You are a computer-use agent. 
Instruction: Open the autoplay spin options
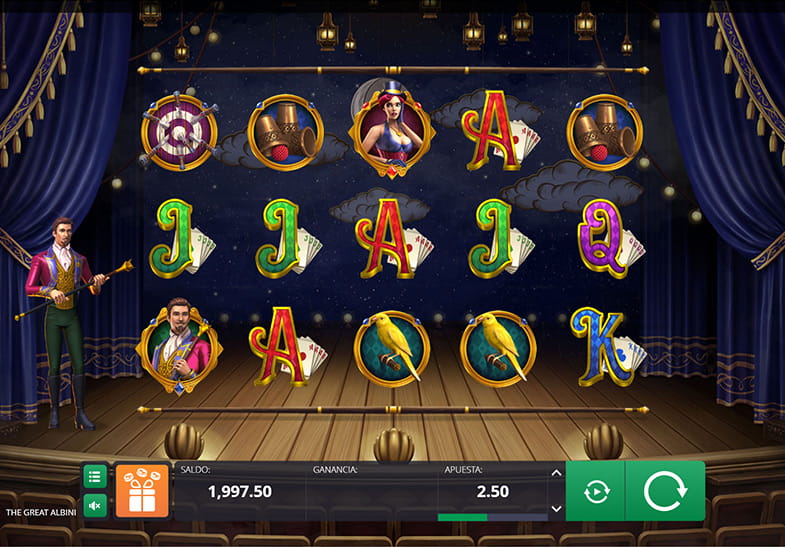pos(596,491)
